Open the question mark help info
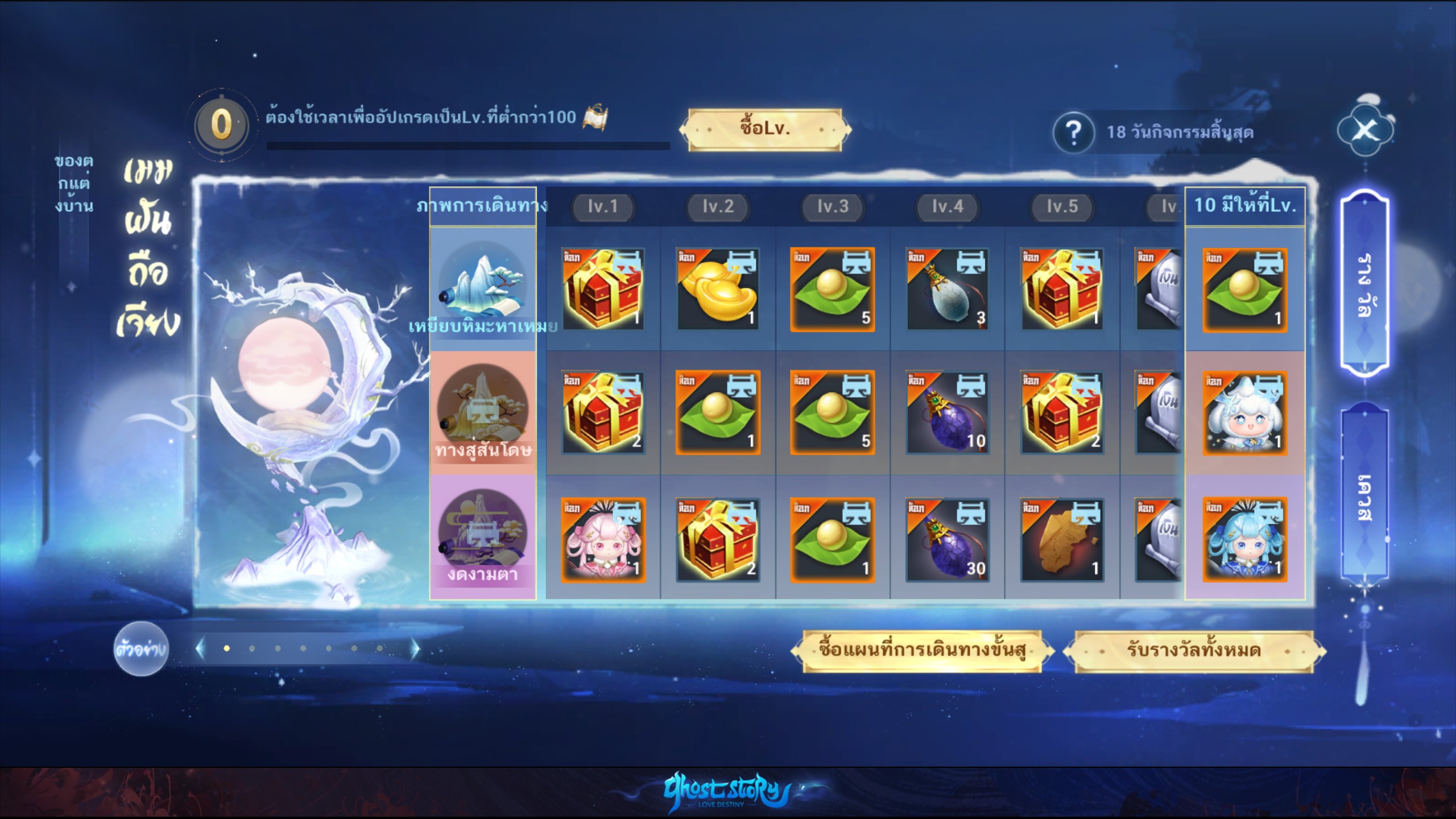 (x=1073, y=133)
